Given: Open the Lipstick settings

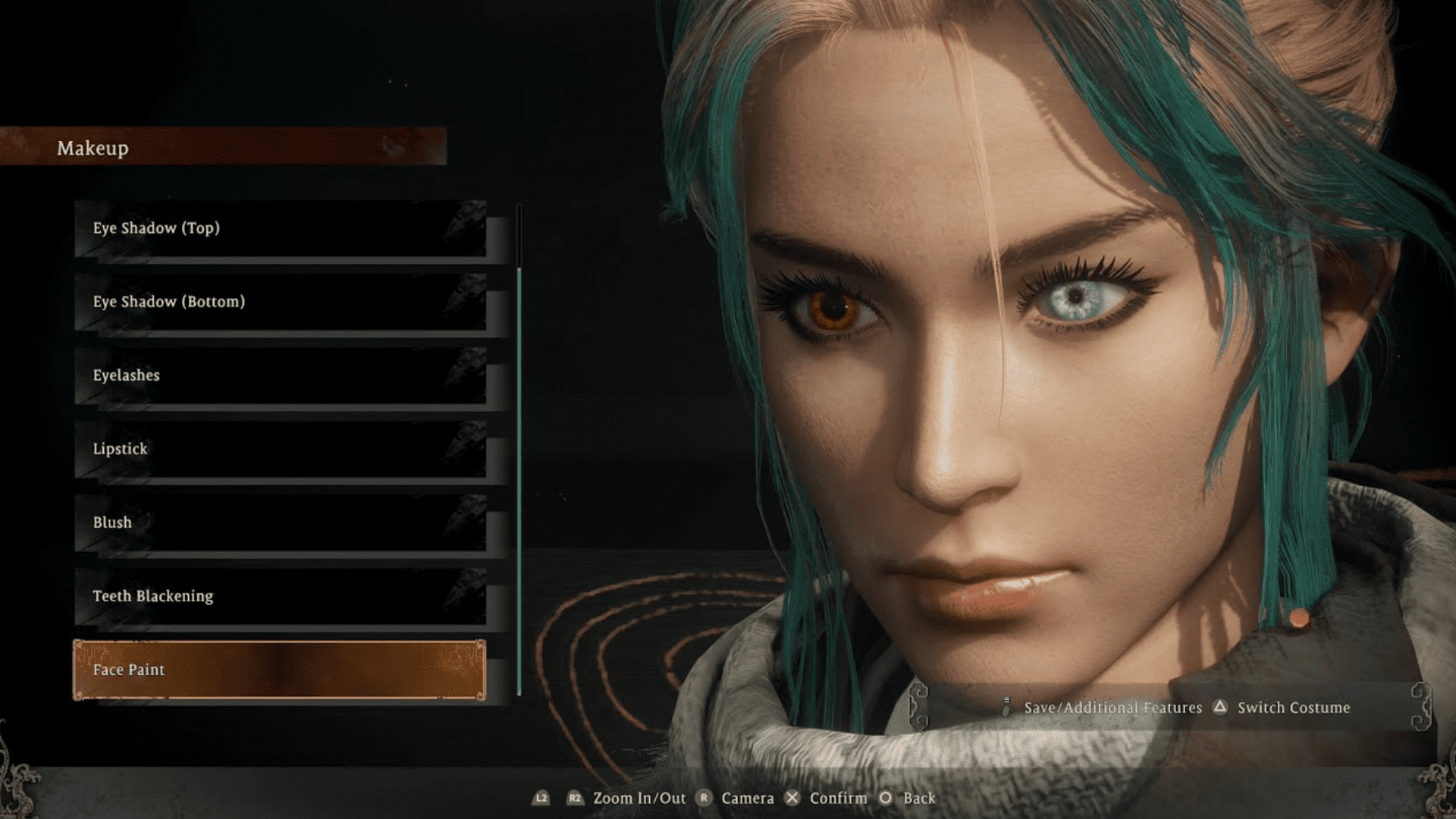Looking at the screenshot, I should tap(281, 449).
